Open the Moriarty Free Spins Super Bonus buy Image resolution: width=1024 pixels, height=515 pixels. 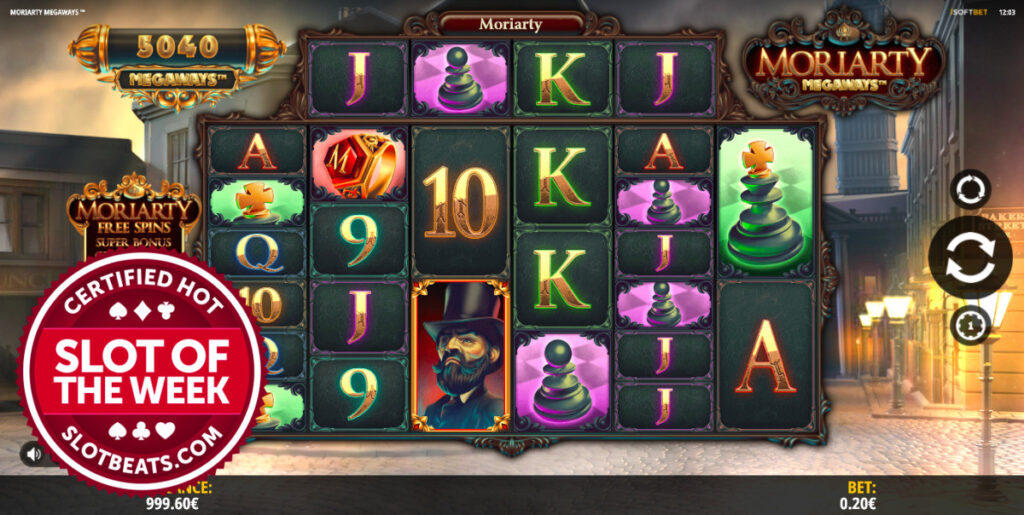pos(134,215)
